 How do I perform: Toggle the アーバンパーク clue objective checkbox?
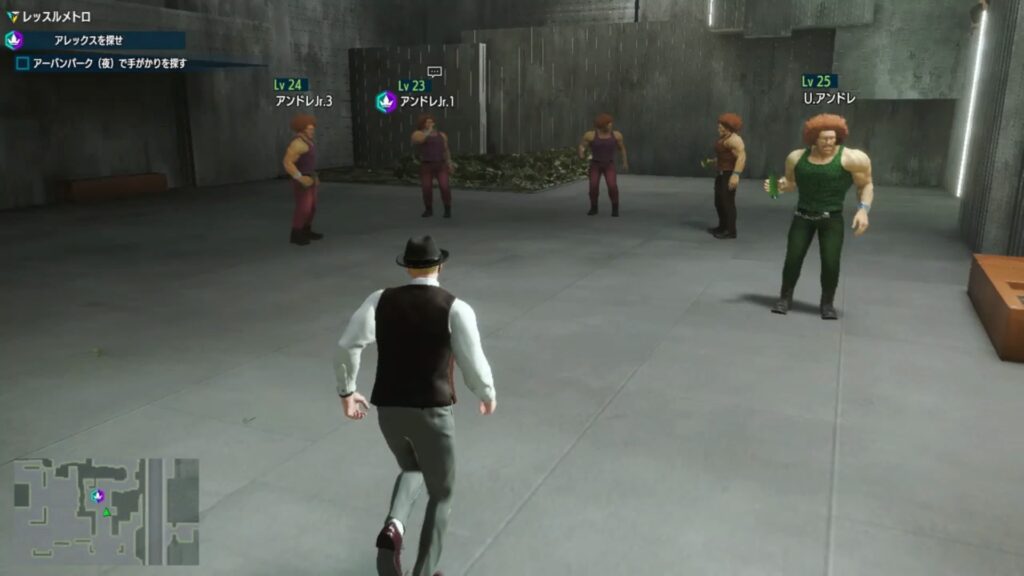(x=22, y=63)
